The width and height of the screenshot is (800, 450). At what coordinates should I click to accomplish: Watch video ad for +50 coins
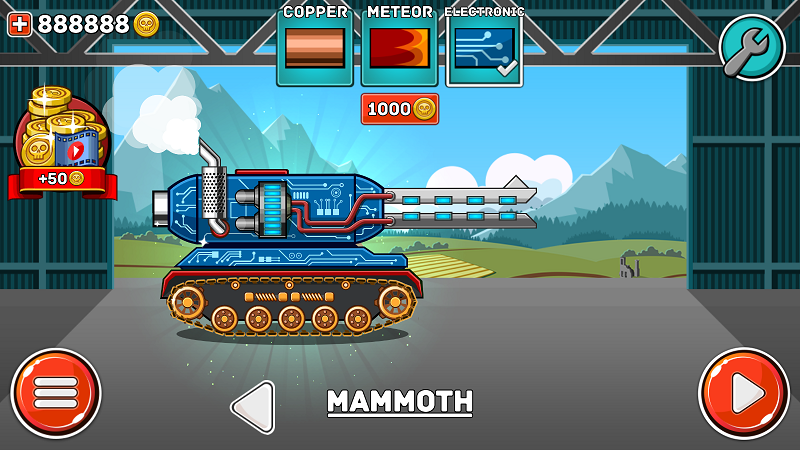(x=62, y=143)
